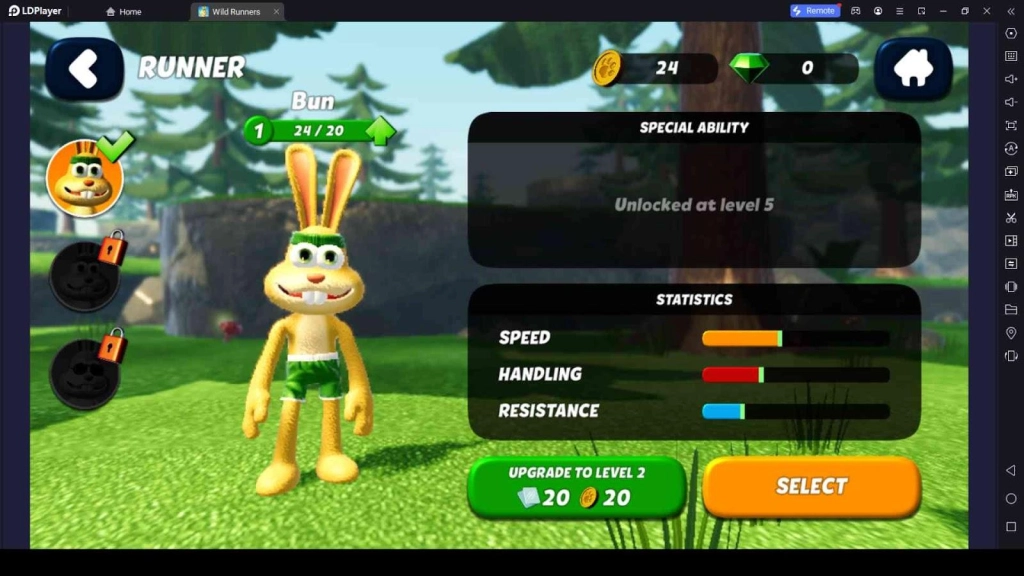Go back with the arrow button
1024x576 pixels.
point(84,68)
